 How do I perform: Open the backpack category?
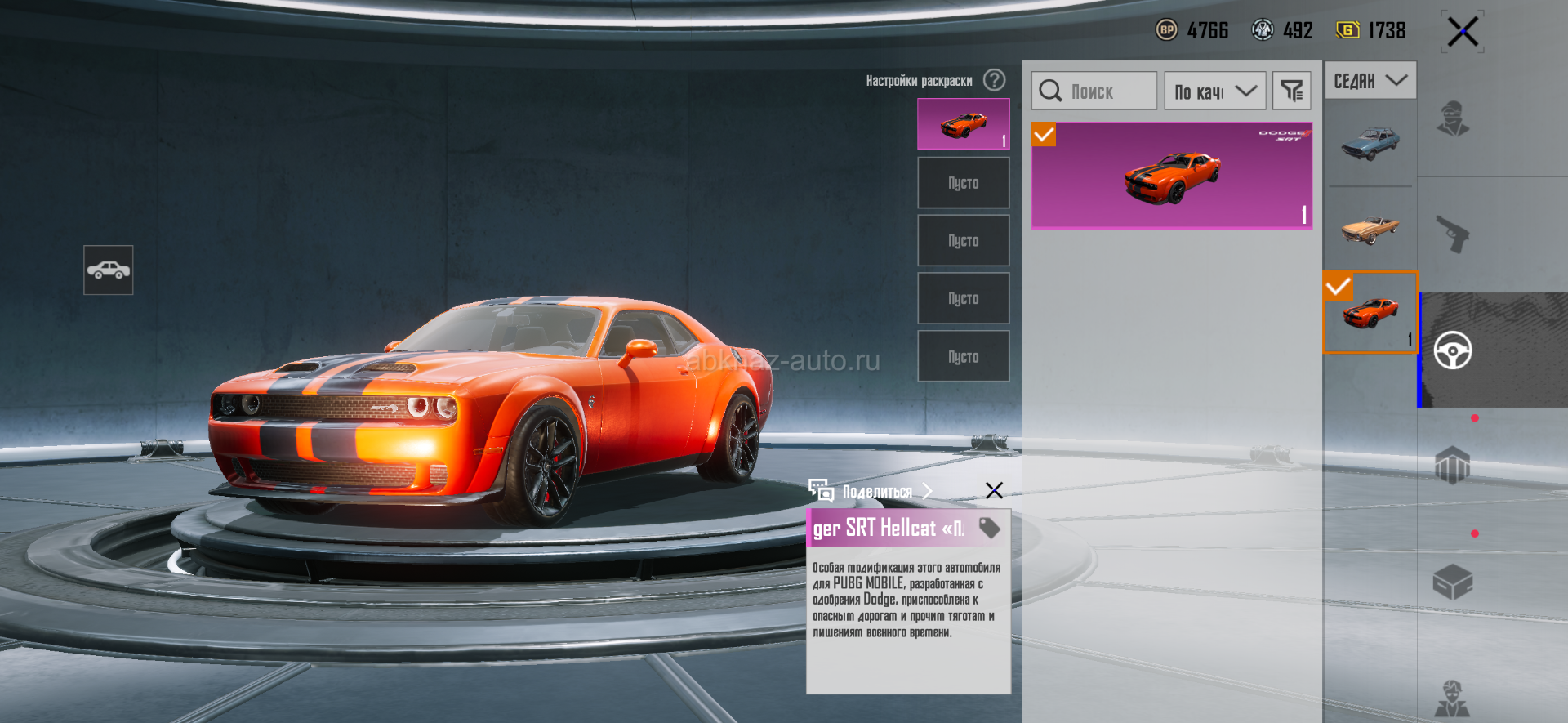(1452, 466)
